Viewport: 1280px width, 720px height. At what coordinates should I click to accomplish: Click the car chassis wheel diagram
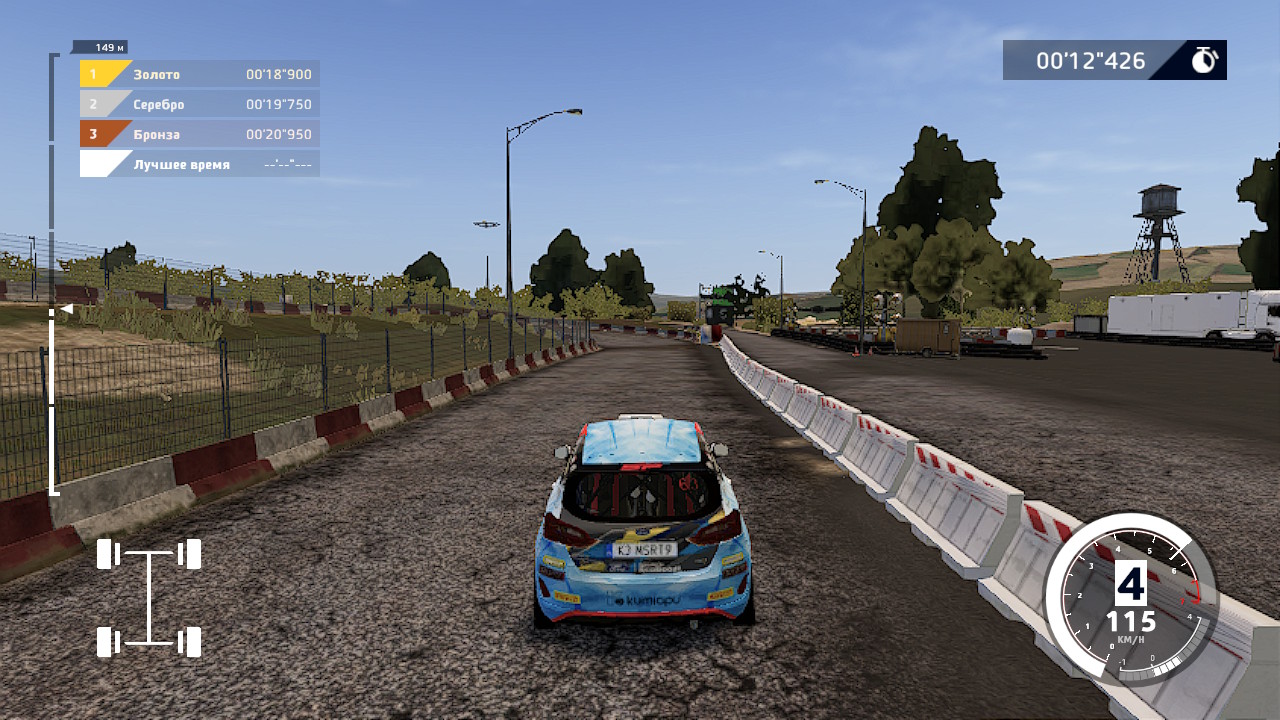(x=149, y=597)
